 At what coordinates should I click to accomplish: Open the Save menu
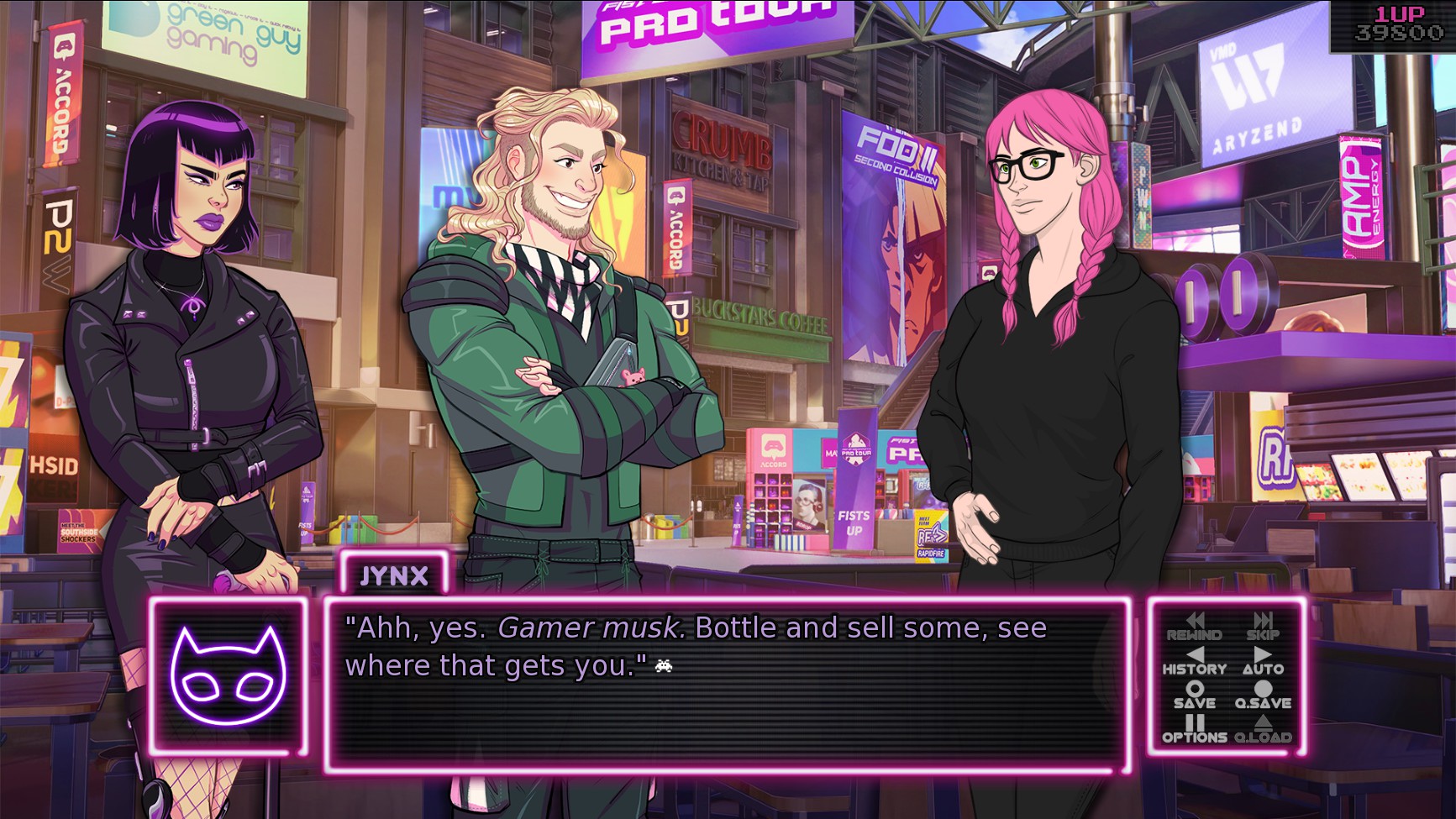coord(1194,696)
